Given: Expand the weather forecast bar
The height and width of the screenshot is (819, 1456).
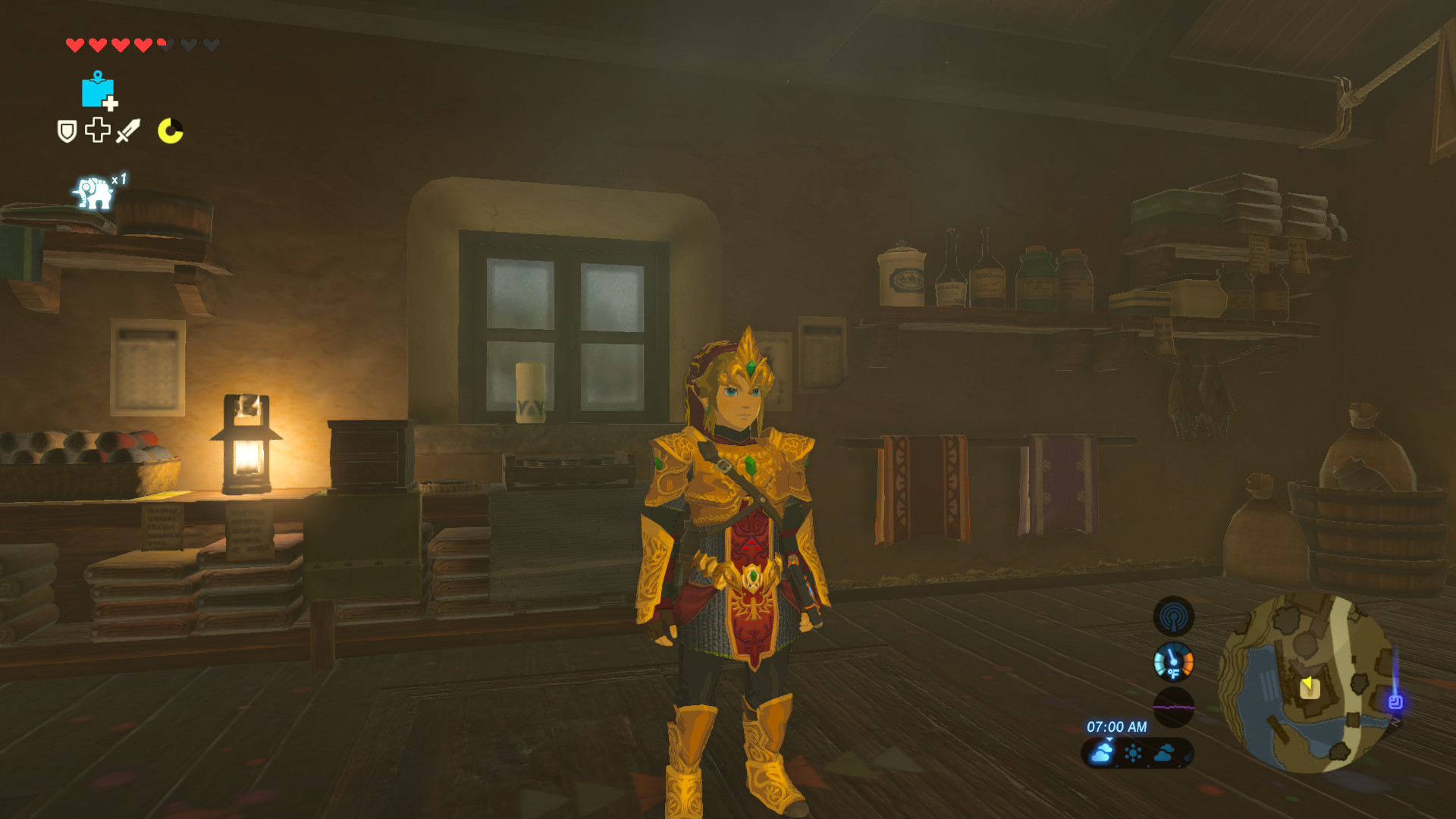Looking at the screenshot, I should (x=1137, y=755).
